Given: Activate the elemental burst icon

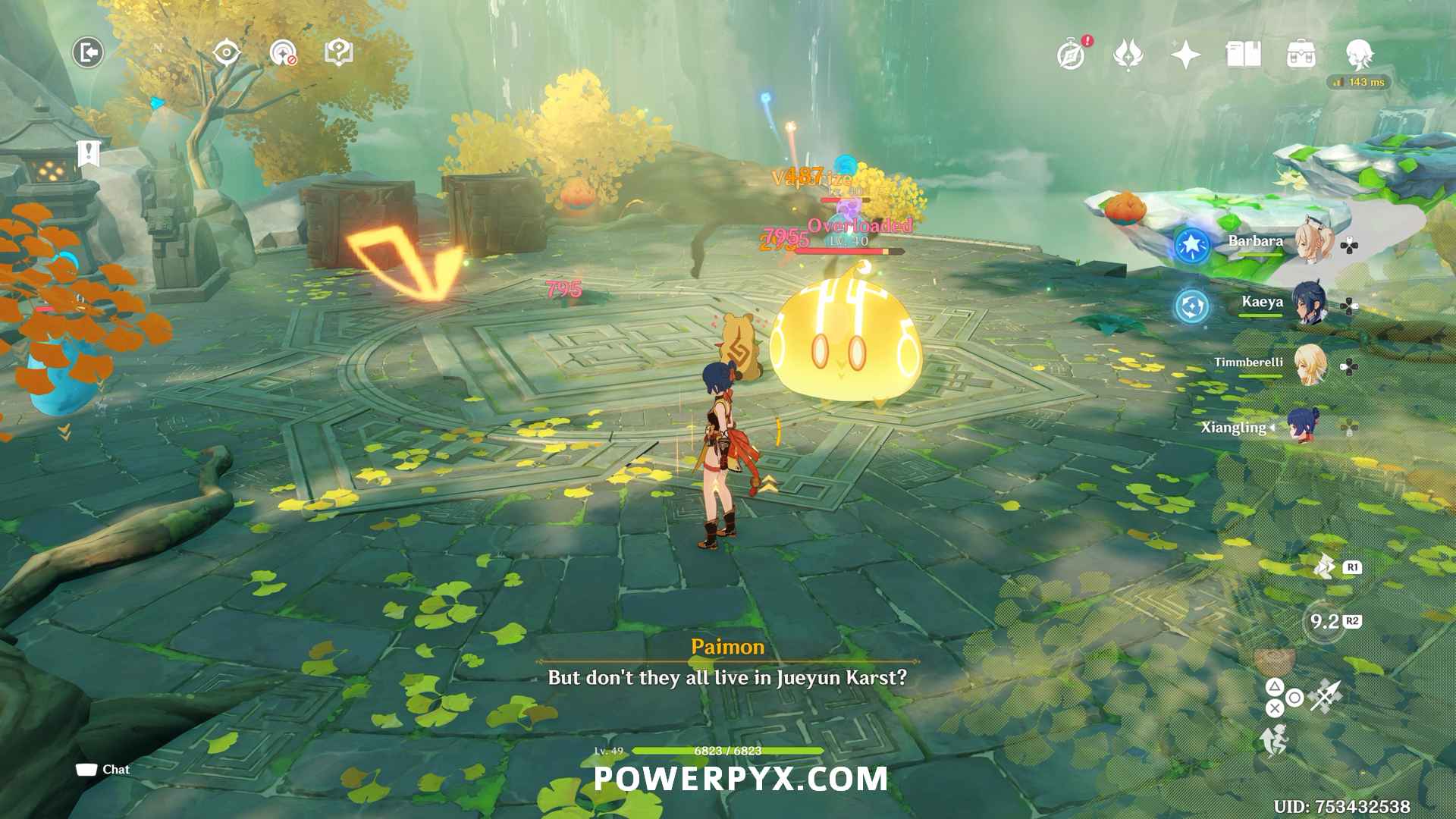Looking at the screenshot, I should 1326,566.
